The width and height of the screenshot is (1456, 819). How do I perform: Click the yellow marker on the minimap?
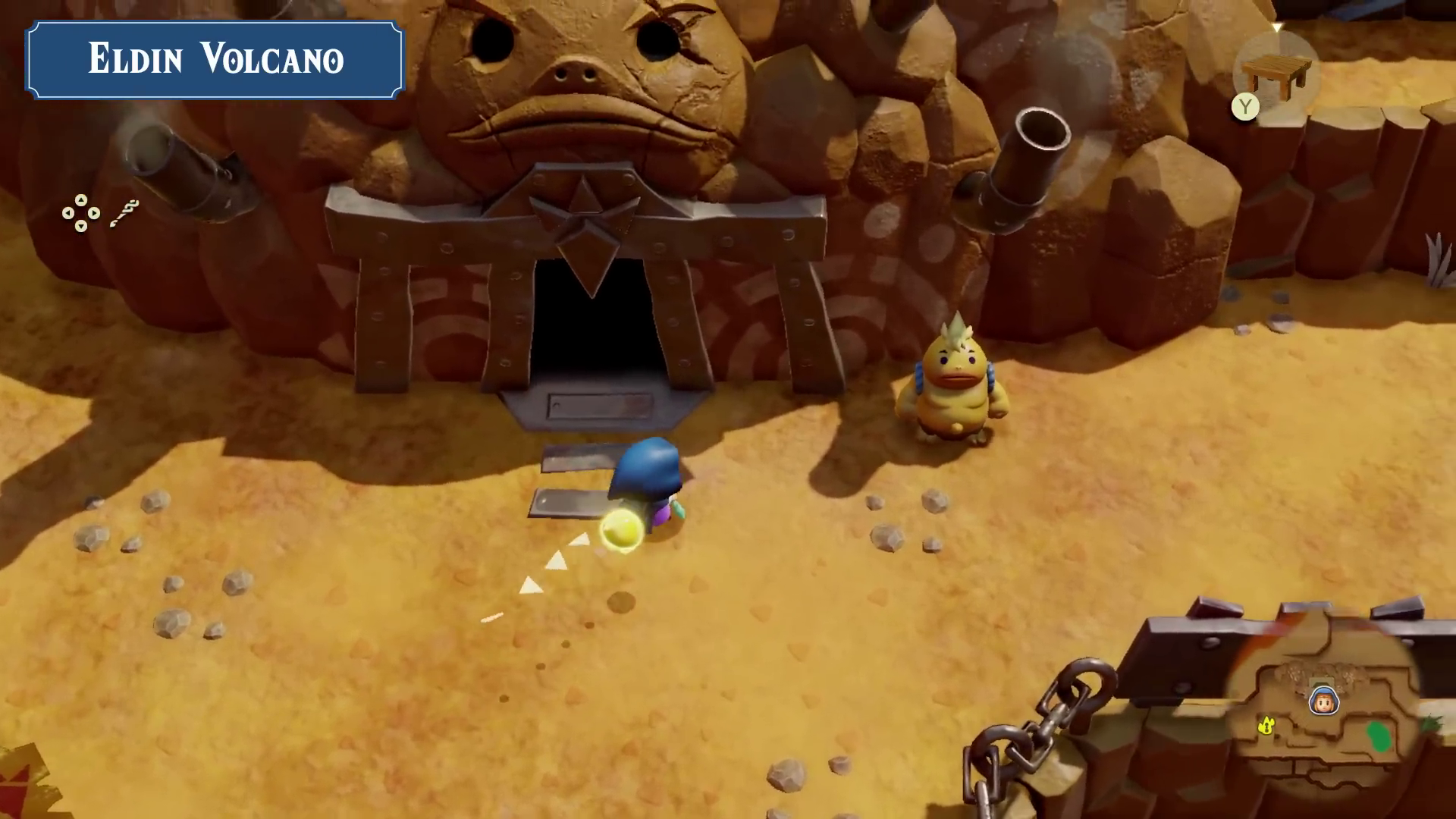1265,726
